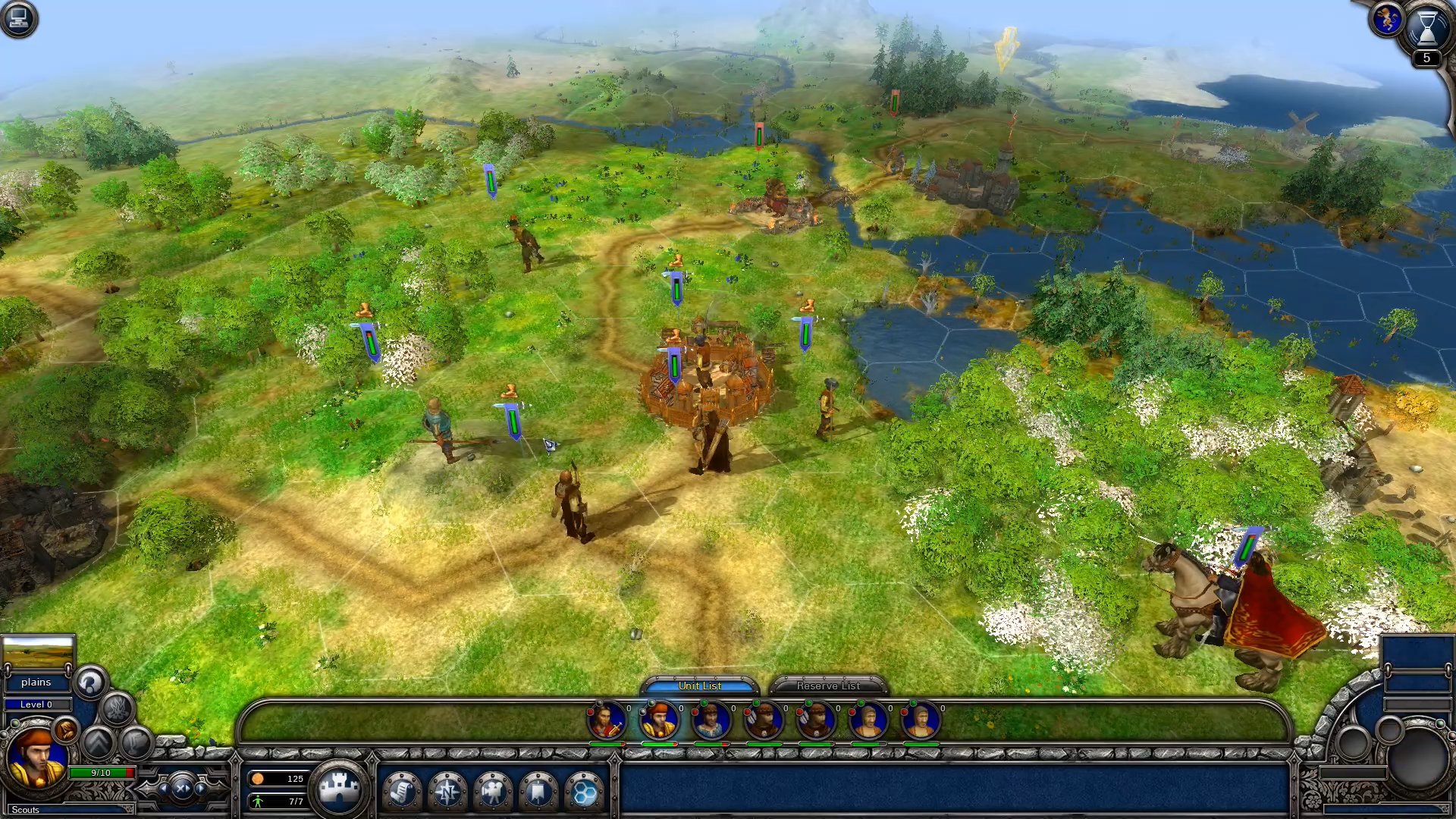This screenshot has height=819, width=1456.
Task: Select the sword-wielding hero portrait in unit list
Action: click(606, 720)
